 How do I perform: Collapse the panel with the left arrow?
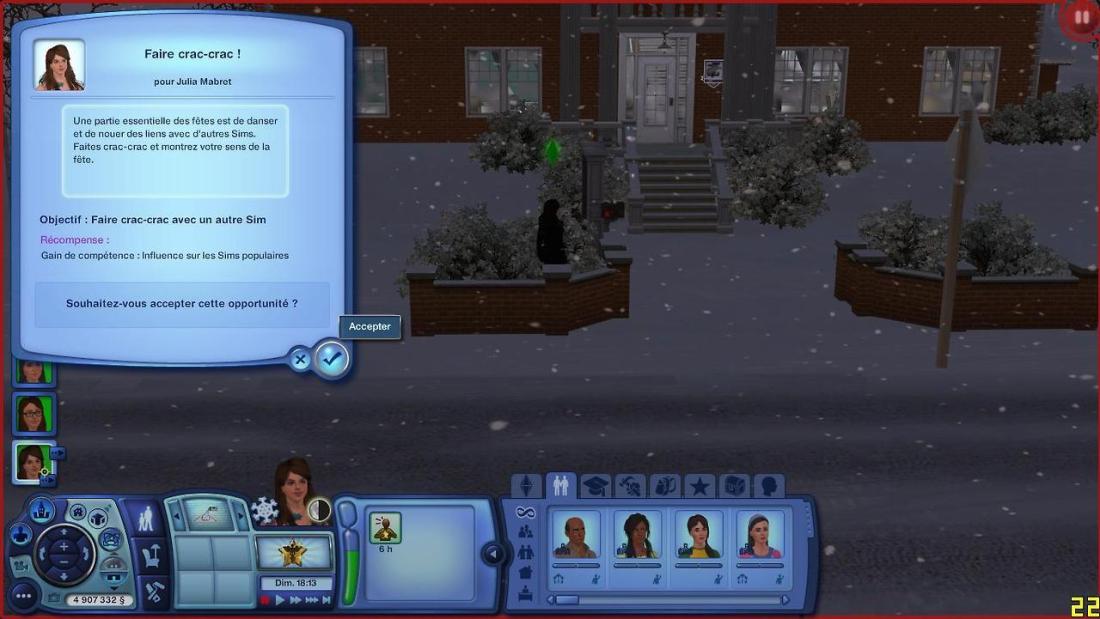point(492,553)
